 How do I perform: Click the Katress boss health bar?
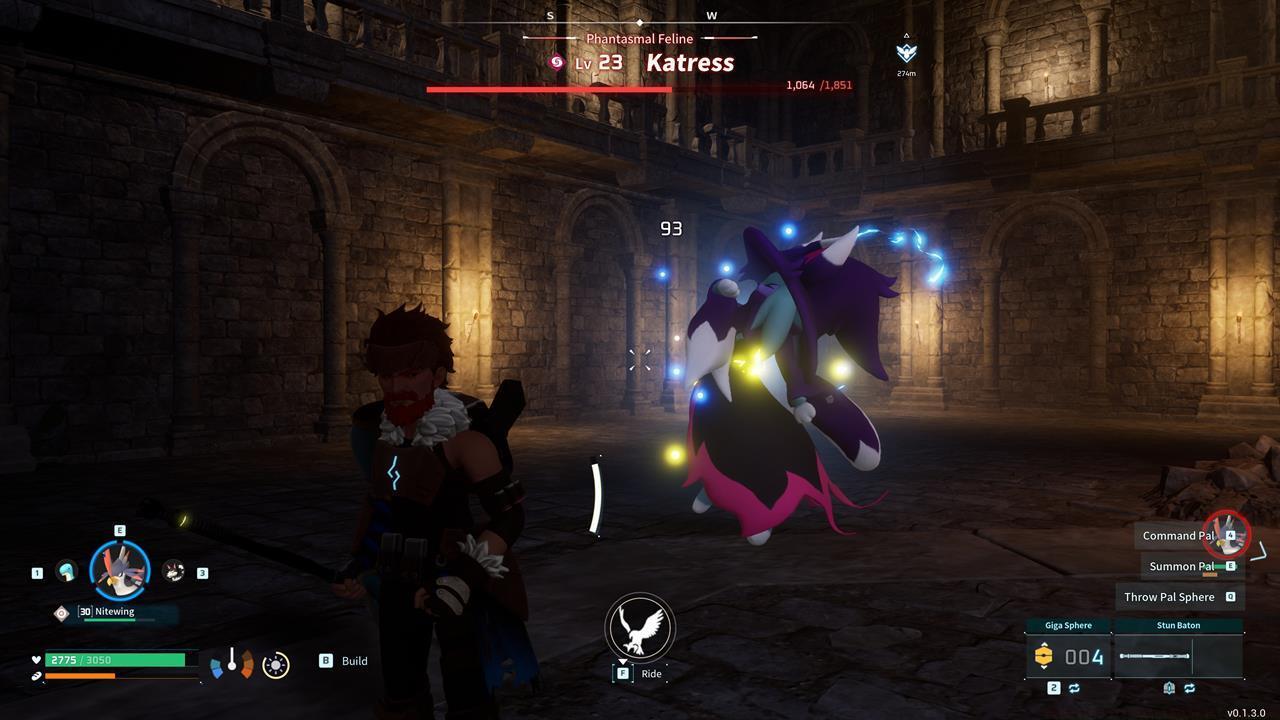[x=600, y=88]
